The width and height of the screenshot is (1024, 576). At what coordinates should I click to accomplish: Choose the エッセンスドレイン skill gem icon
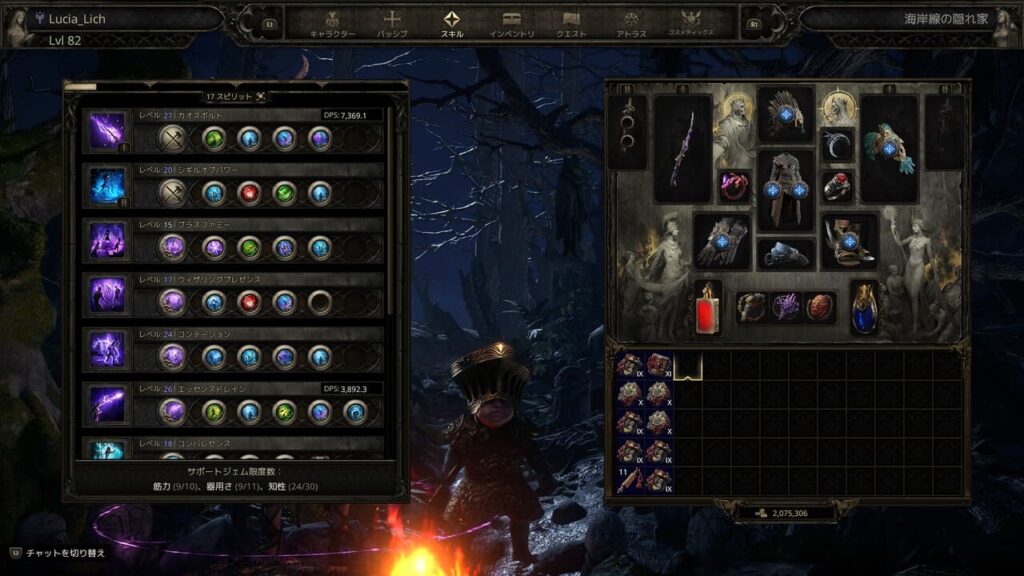pyautogui.click(x=107, y=404)
